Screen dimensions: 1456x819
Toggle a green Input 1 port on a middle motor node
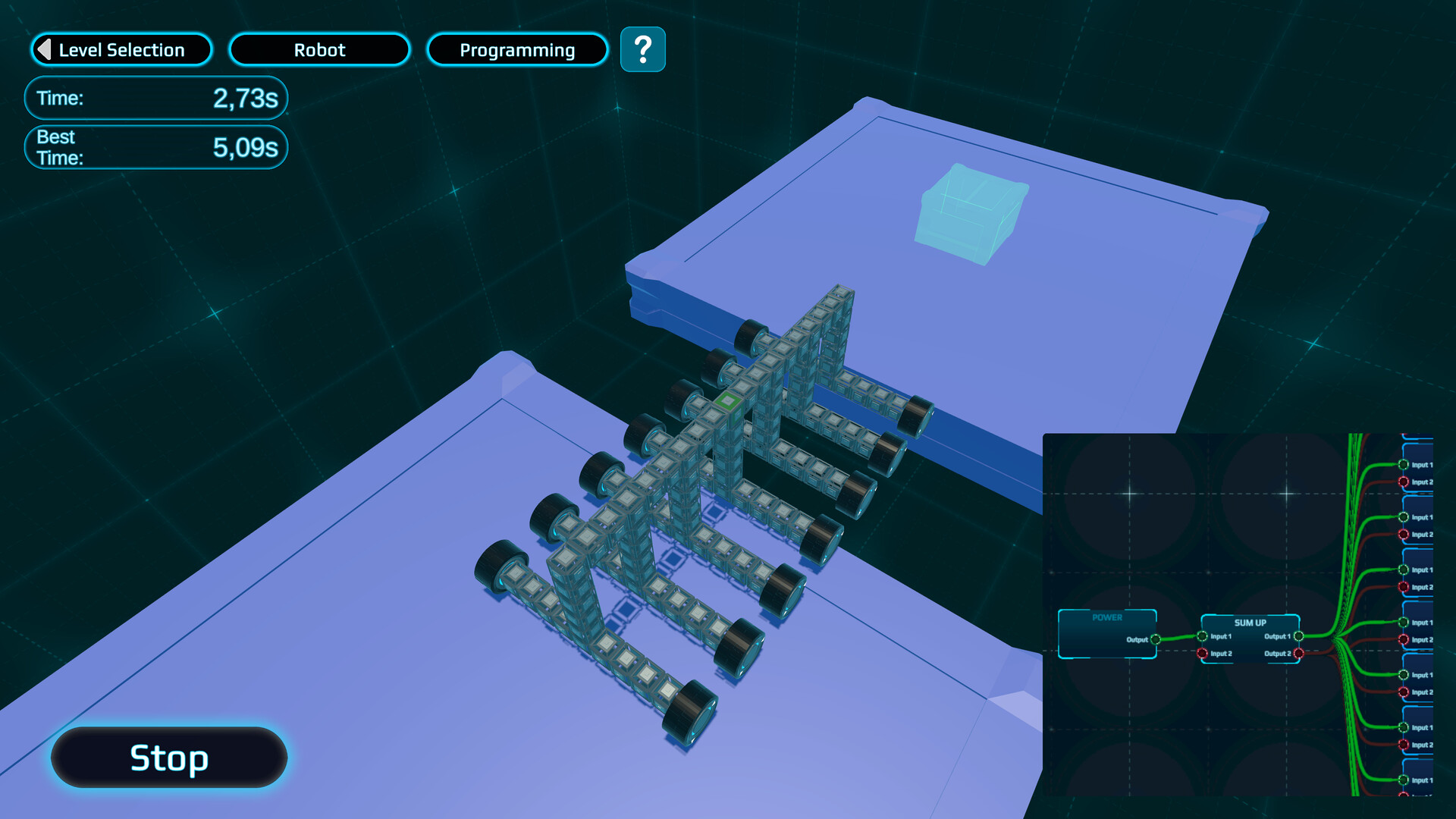tap(1404, 623)
